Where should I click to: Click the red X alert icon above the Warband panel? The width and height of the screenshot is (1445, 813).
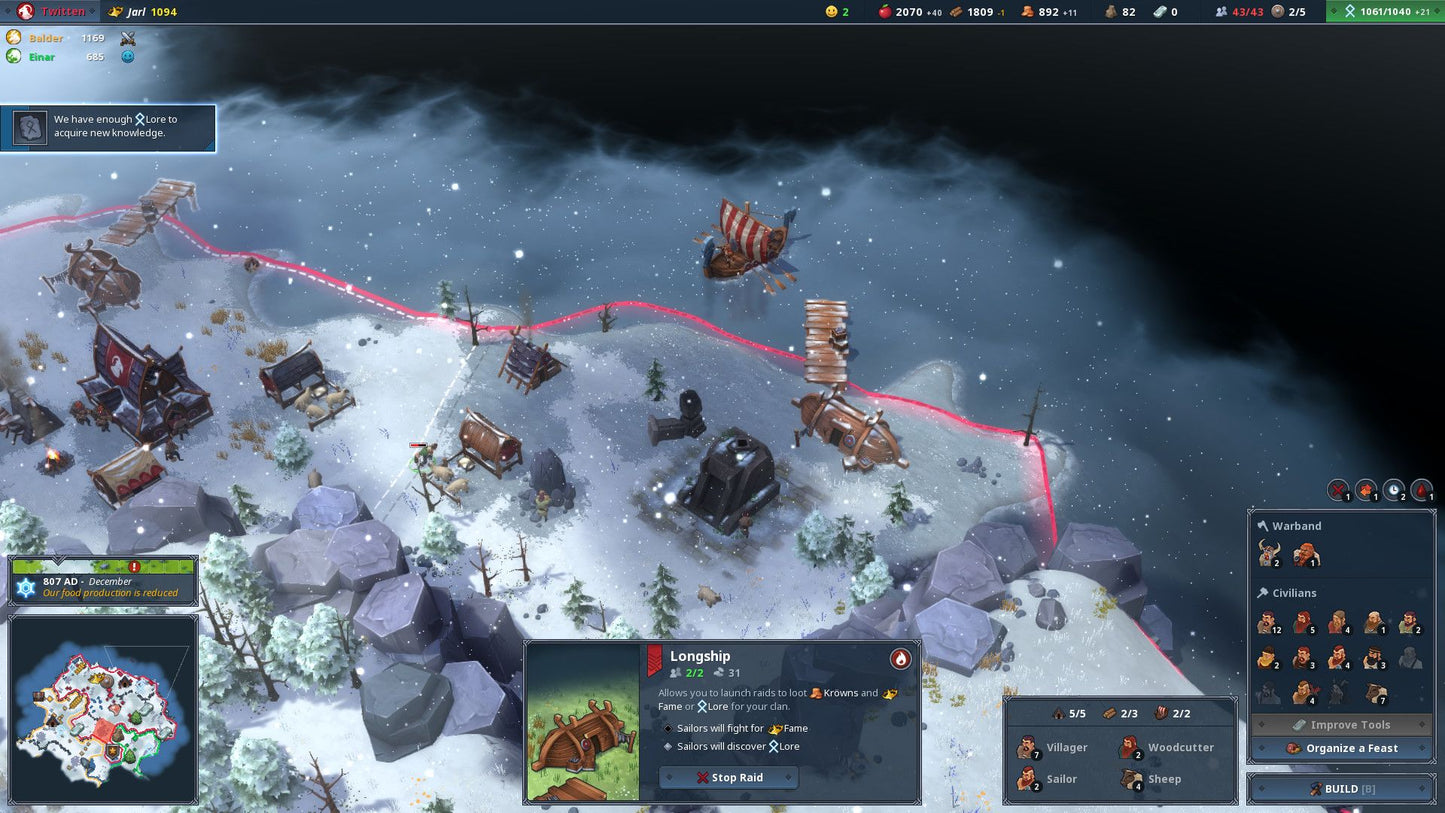1338,491
